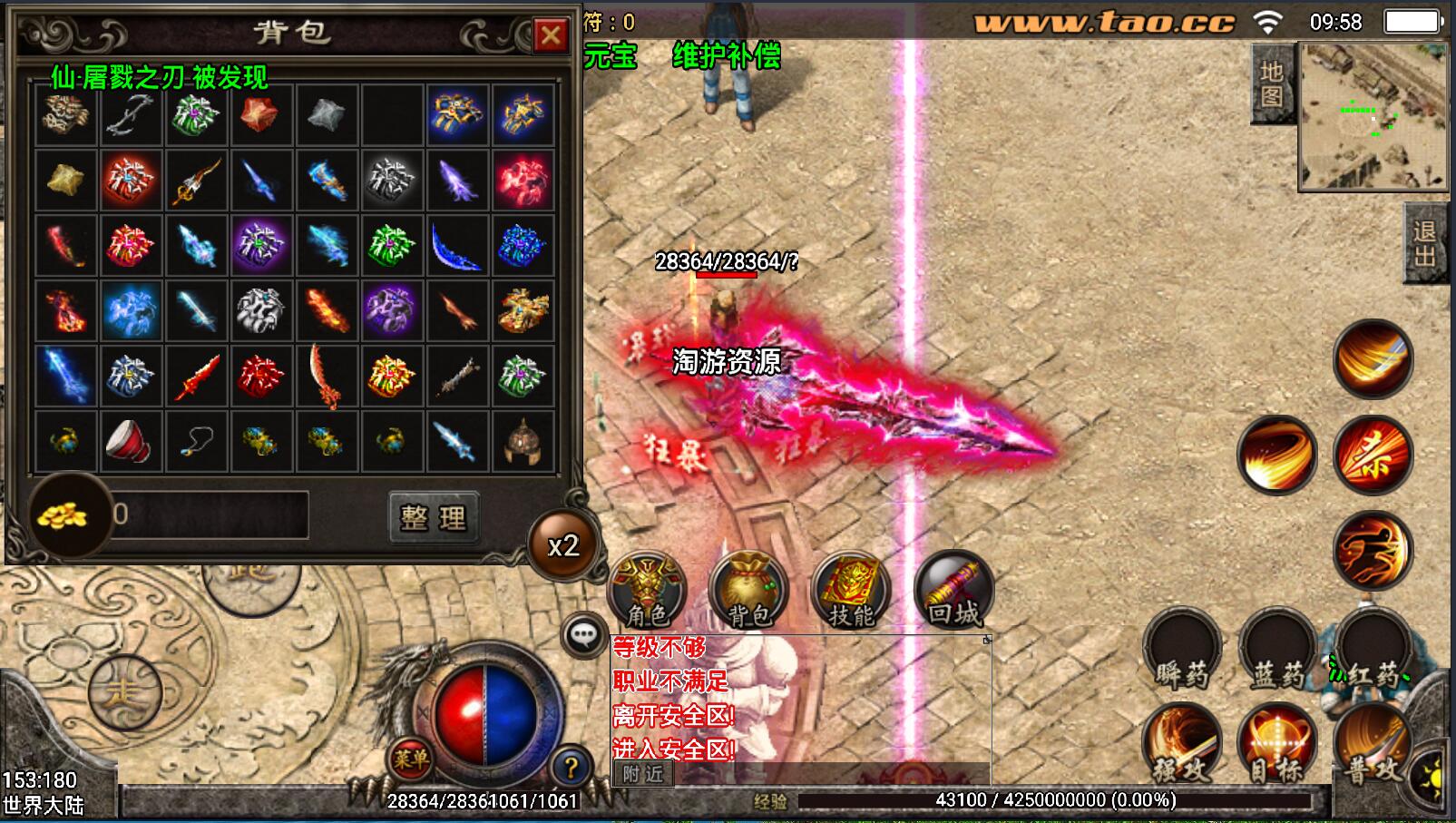Switch to the 附近 chat tab
1456x823 pixels.
pos(643,774)
